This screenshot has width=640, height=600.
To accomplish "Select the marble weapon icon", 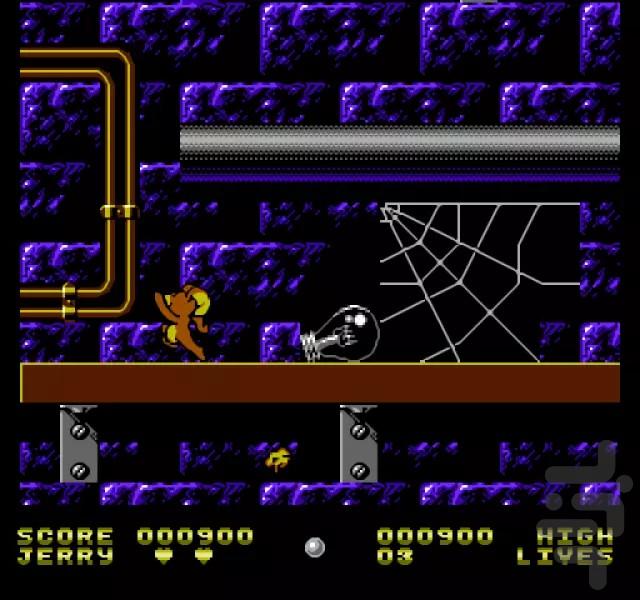I will click(315, 547).
